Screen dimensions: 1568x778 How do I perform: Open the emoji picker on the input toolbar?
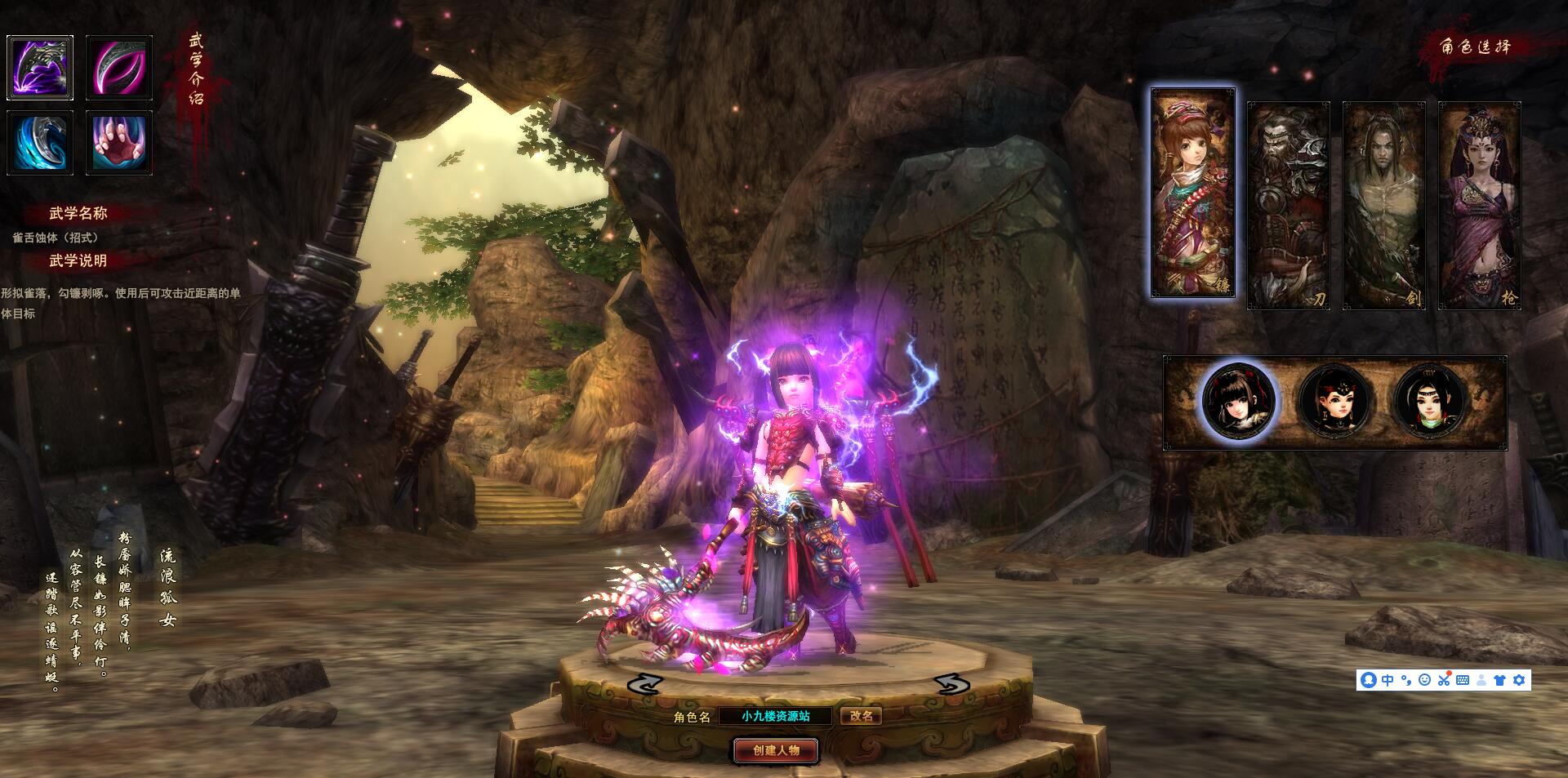[1425, 681]
